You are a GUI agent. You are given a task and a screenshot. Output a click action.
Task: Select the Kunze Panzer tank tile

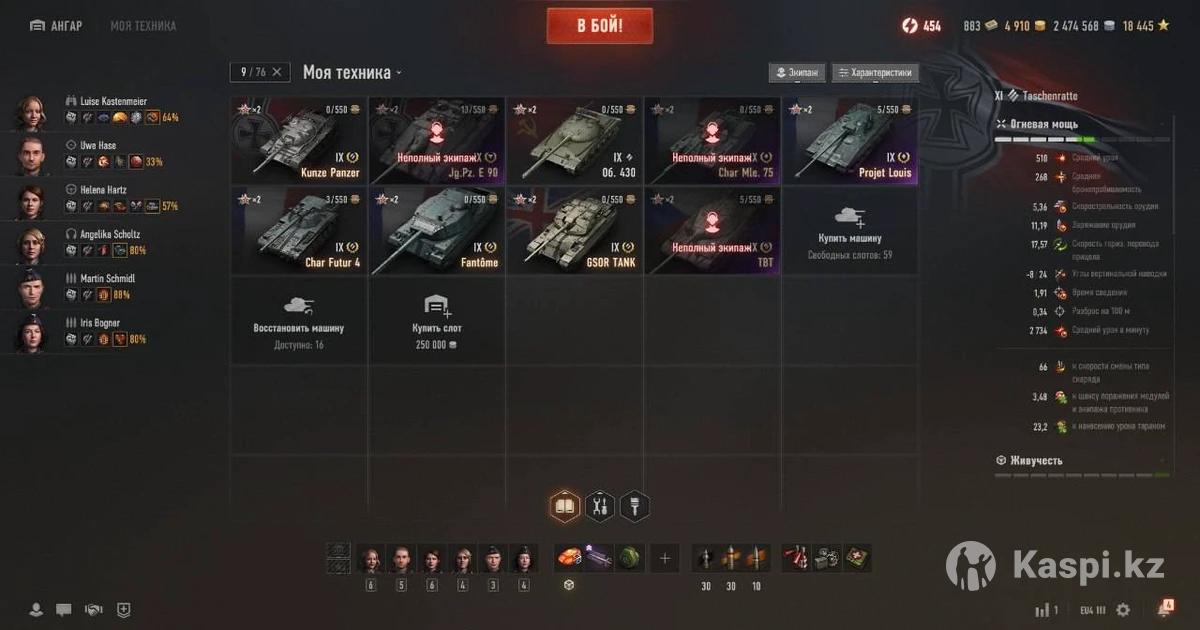(299, 141)
